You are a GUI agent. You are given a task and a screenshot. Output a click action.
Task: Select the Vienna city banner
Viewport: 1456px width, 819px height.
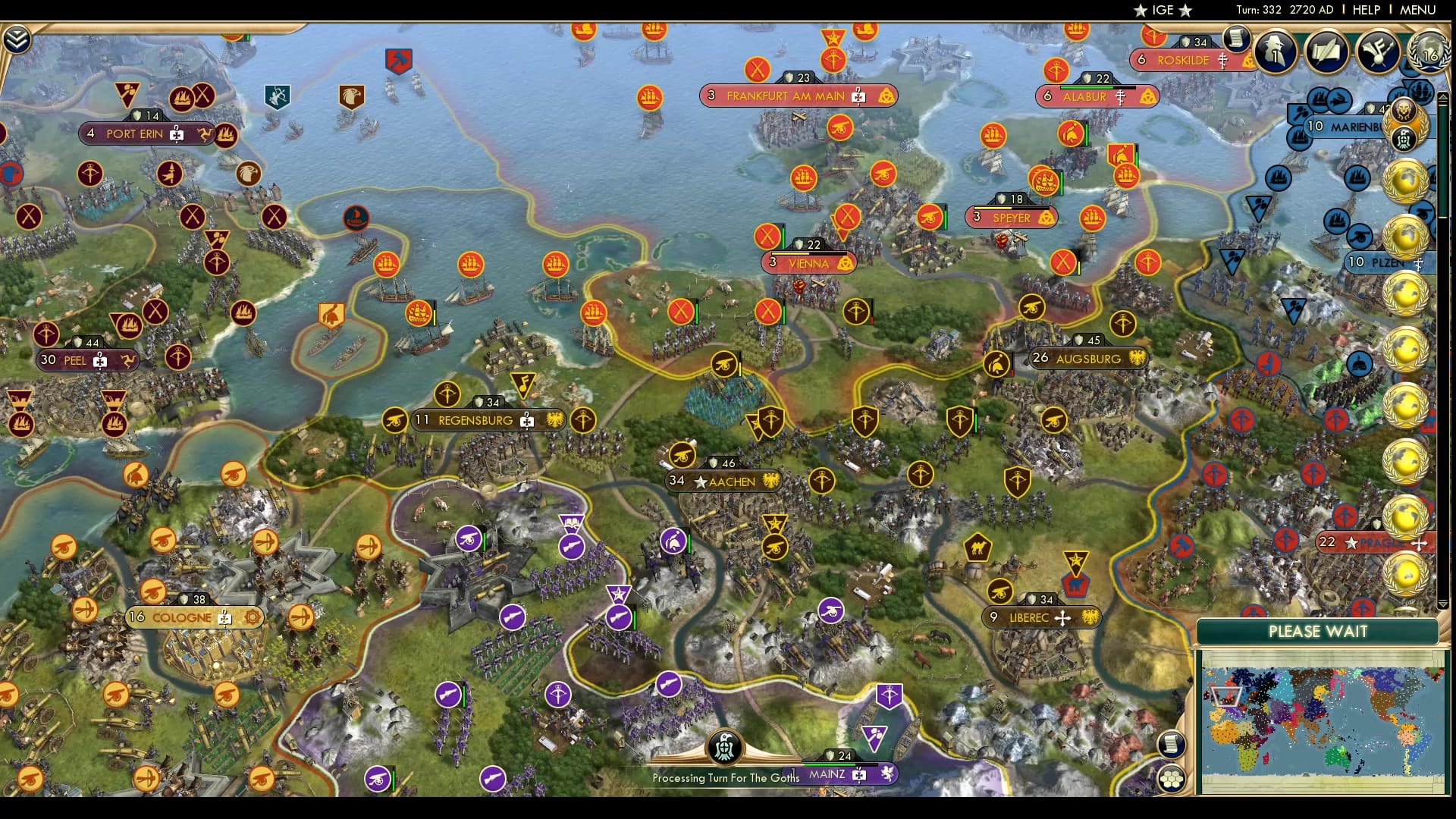click(808, 262)
